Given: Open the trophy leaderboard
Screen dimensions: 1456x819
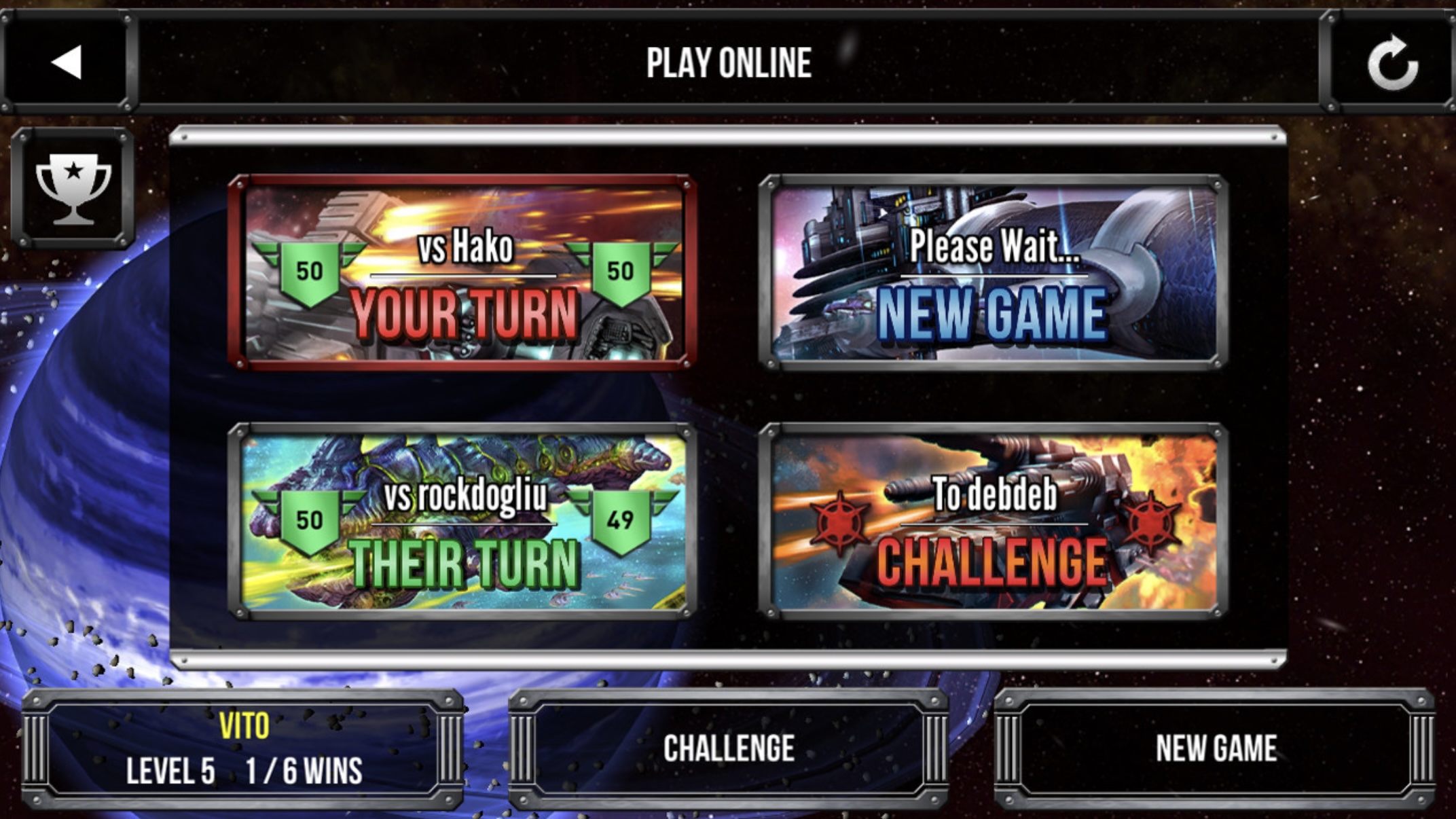Looking at the screenshot, I should pos(73,188).
